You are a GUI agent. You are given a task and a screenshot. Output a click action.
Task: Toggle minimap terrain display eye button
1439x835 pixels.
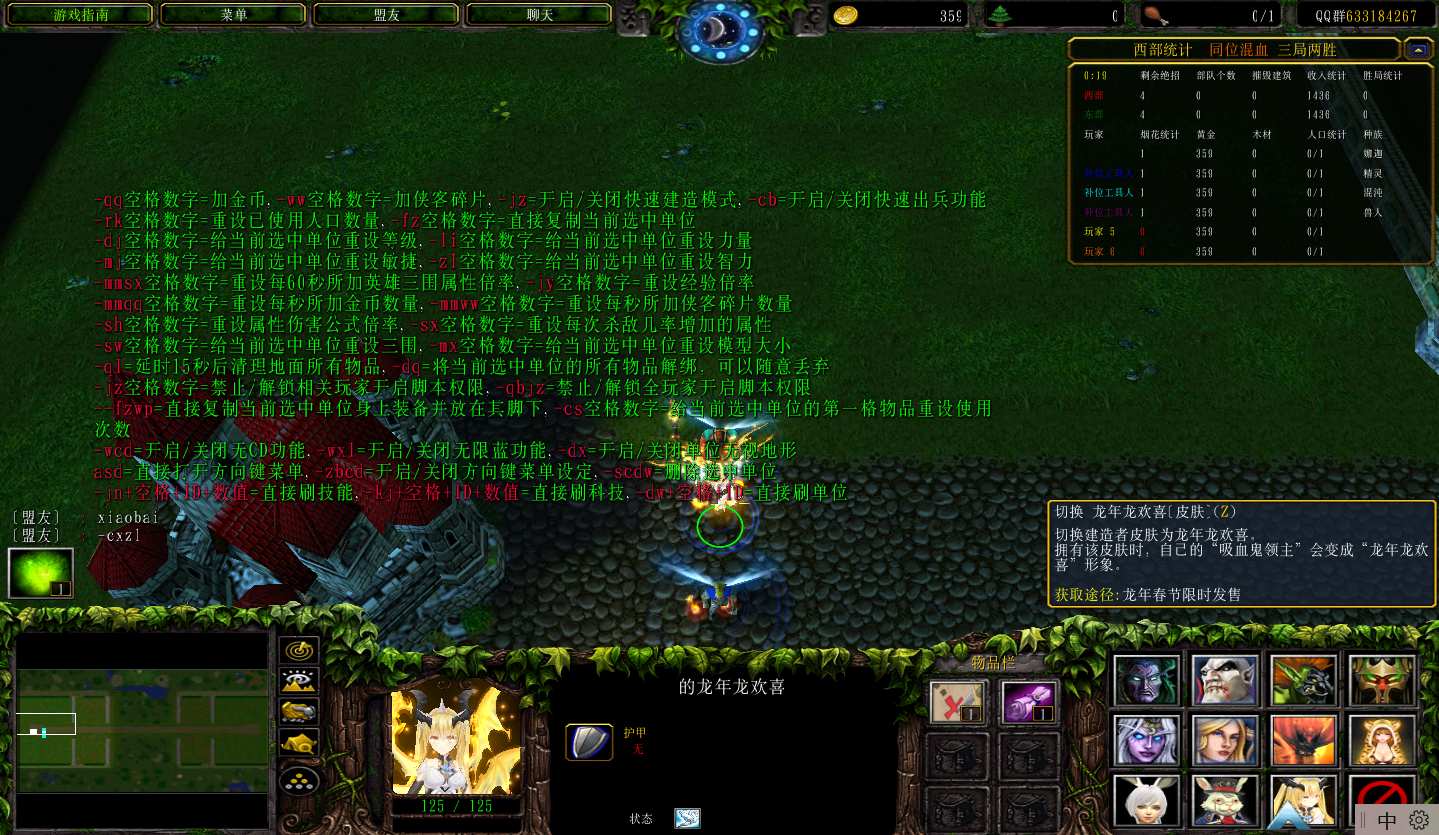coord(299,682)
